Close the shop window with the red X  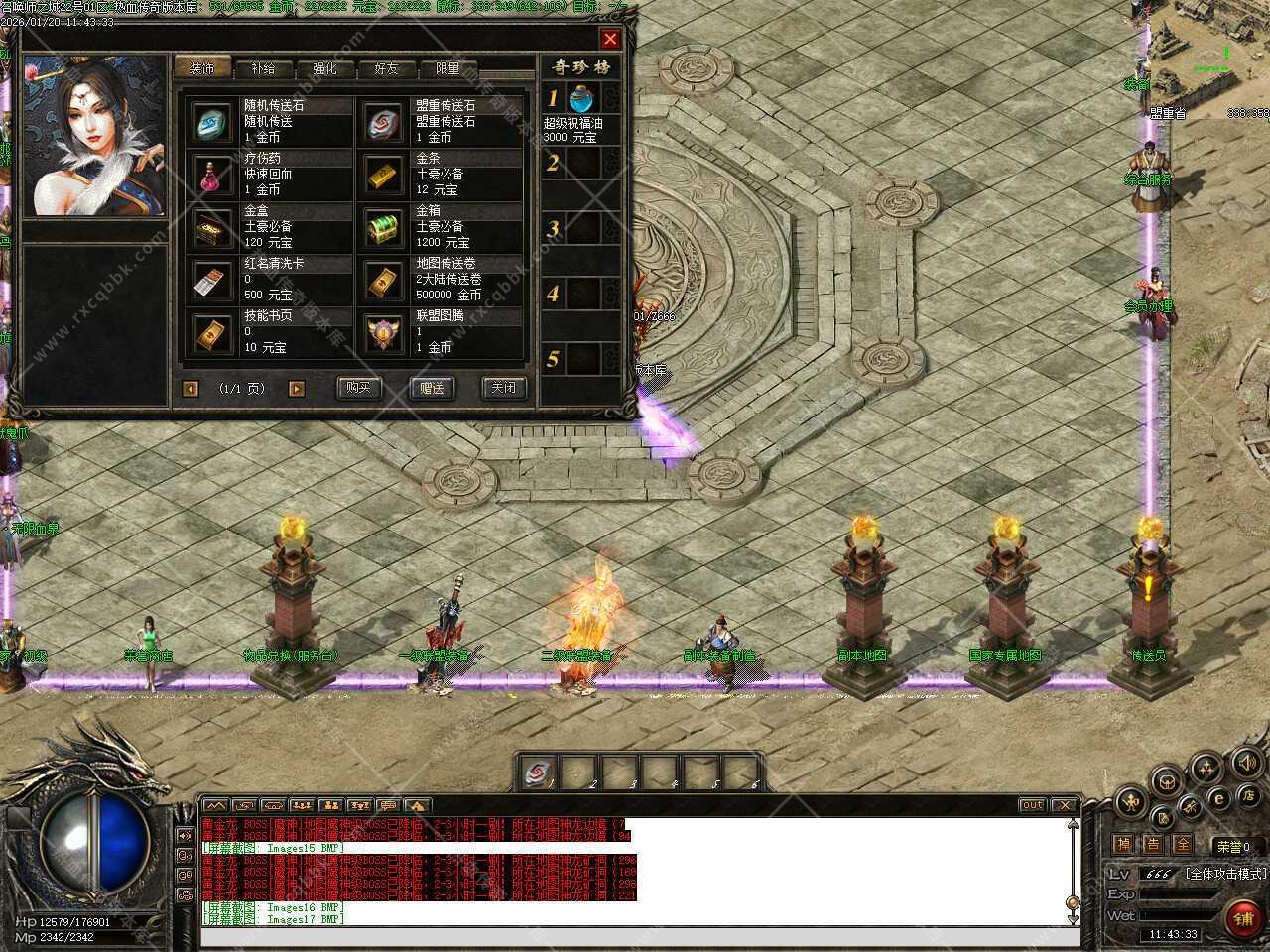pos(610,39)
